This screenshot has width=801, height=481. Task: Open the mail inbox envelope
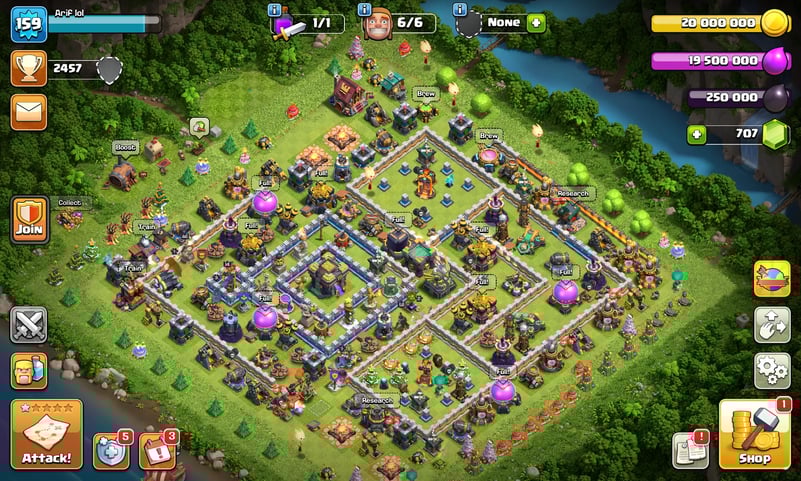(29, 111)
